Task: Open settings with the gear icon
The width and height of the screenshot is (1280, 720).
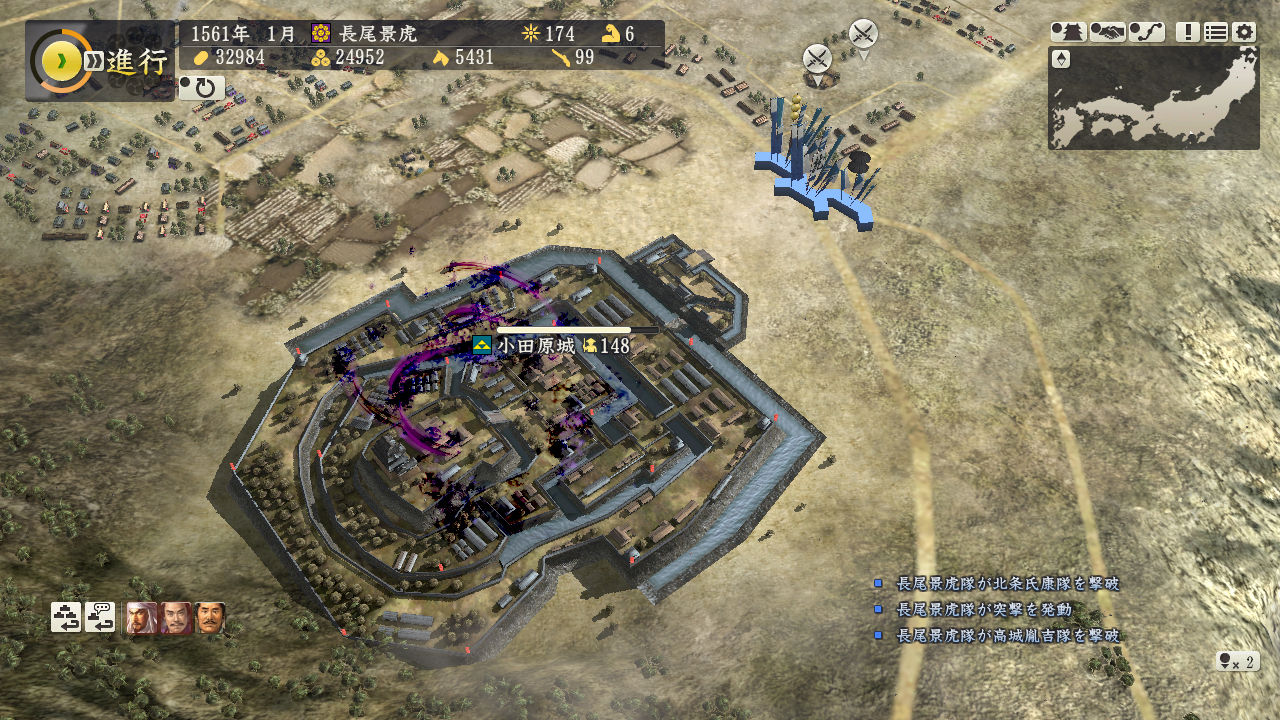Action: tap(1243, 32)
